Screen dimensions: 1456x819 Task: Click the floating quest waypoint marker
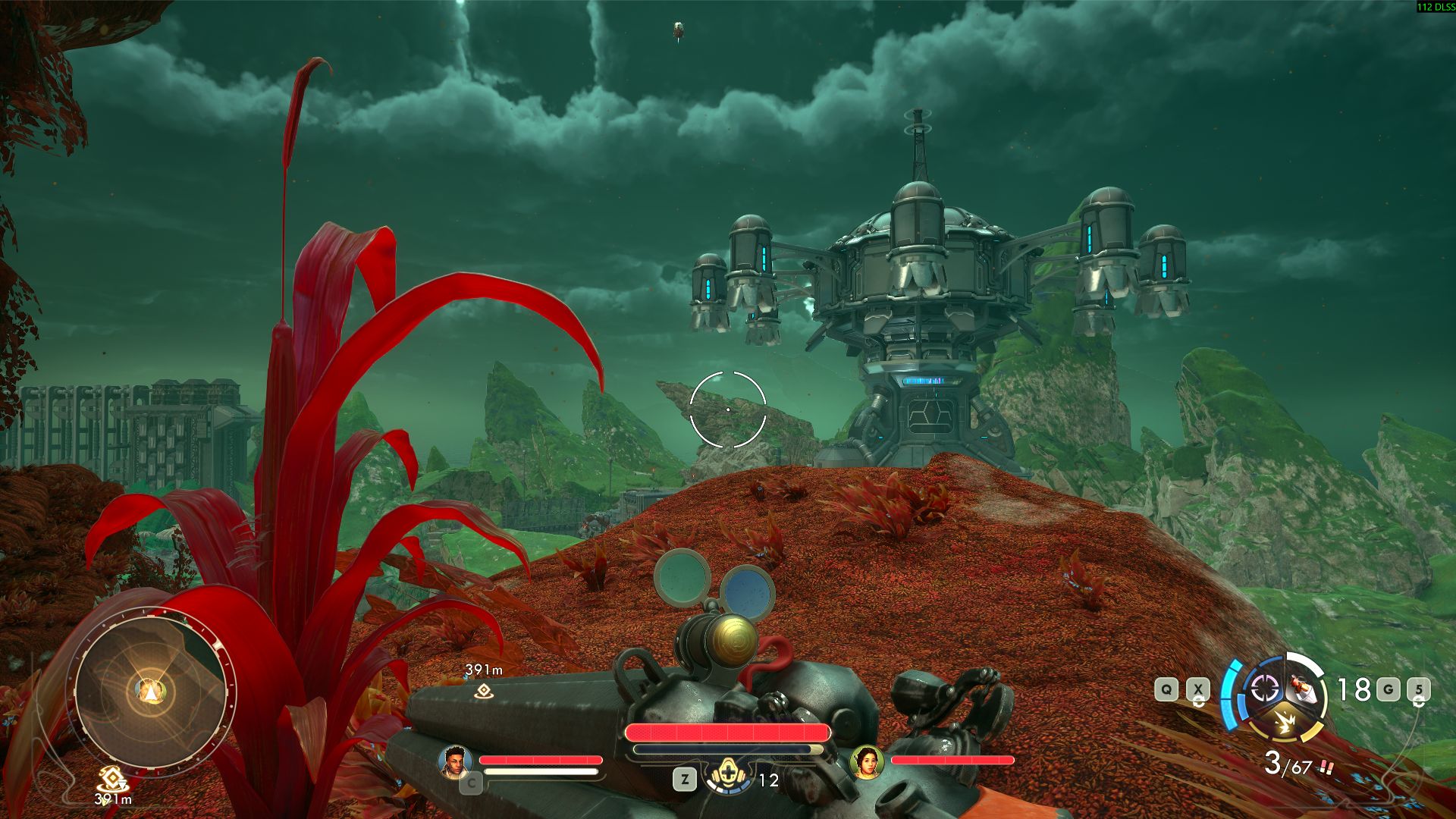(x=484, y=690)
